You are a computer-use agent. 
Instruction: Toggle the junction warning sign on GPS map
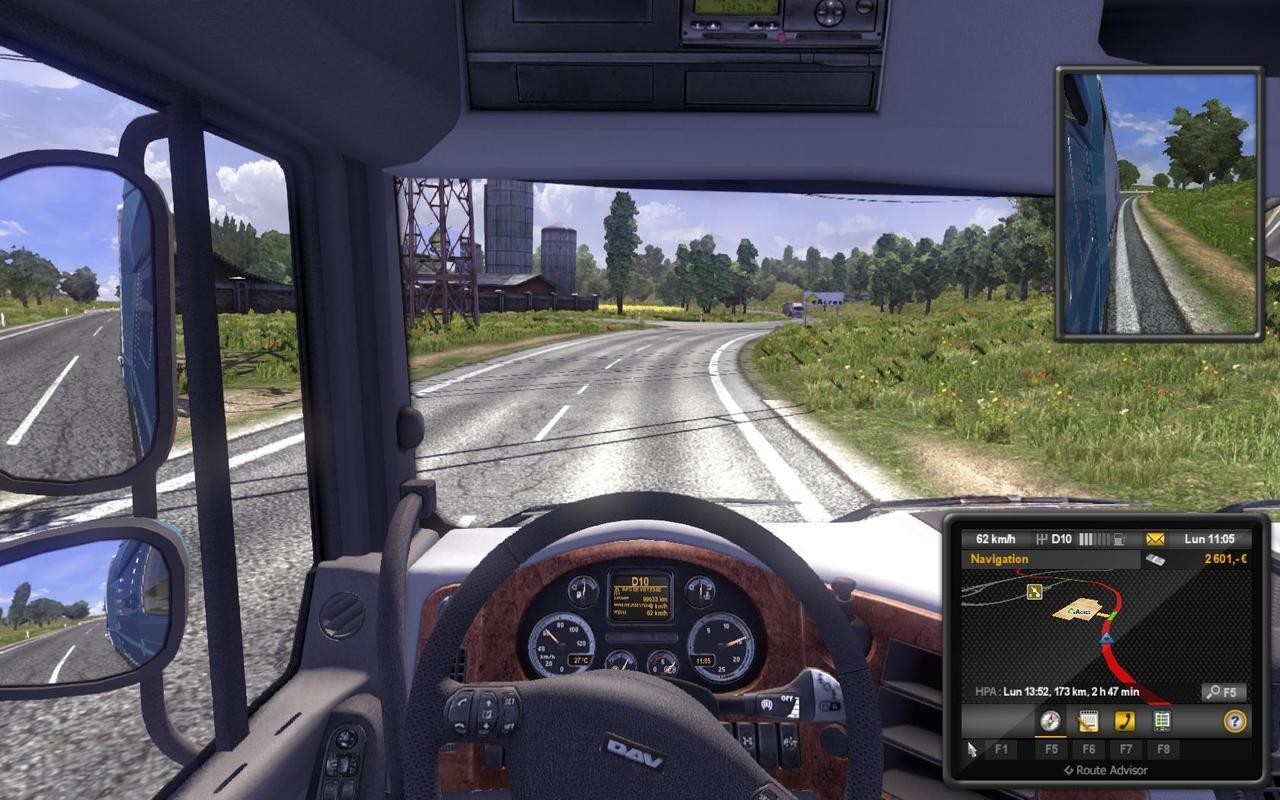(1034, 590)
